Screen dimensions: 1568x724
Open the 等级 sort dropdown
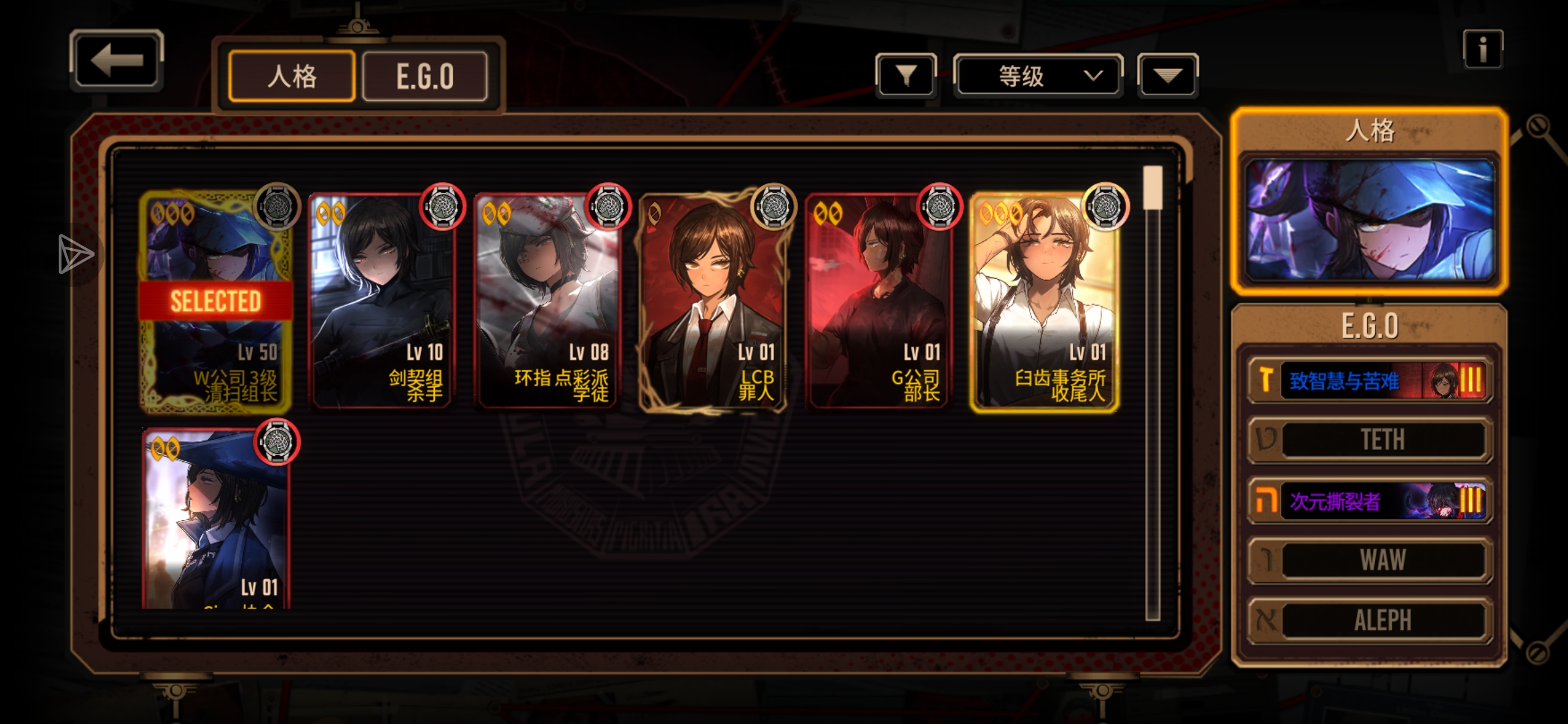click(1037, 76)
